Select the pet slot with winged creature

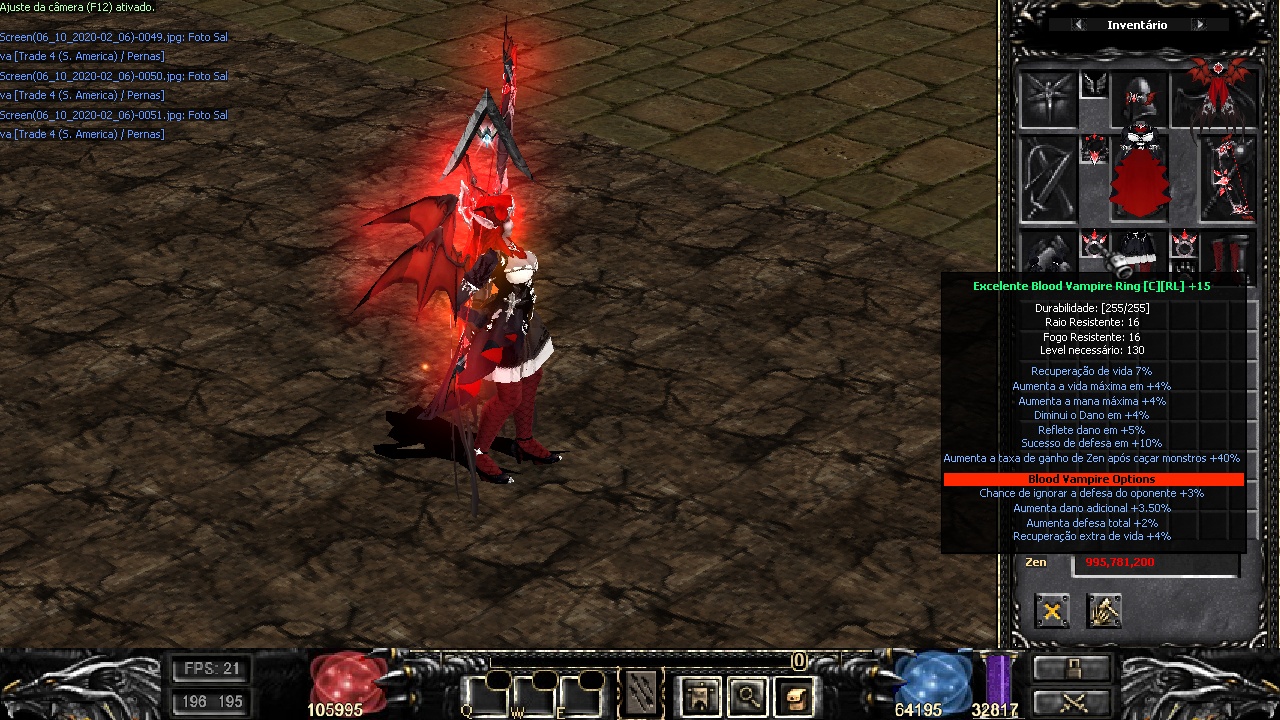pos(1048,99)
